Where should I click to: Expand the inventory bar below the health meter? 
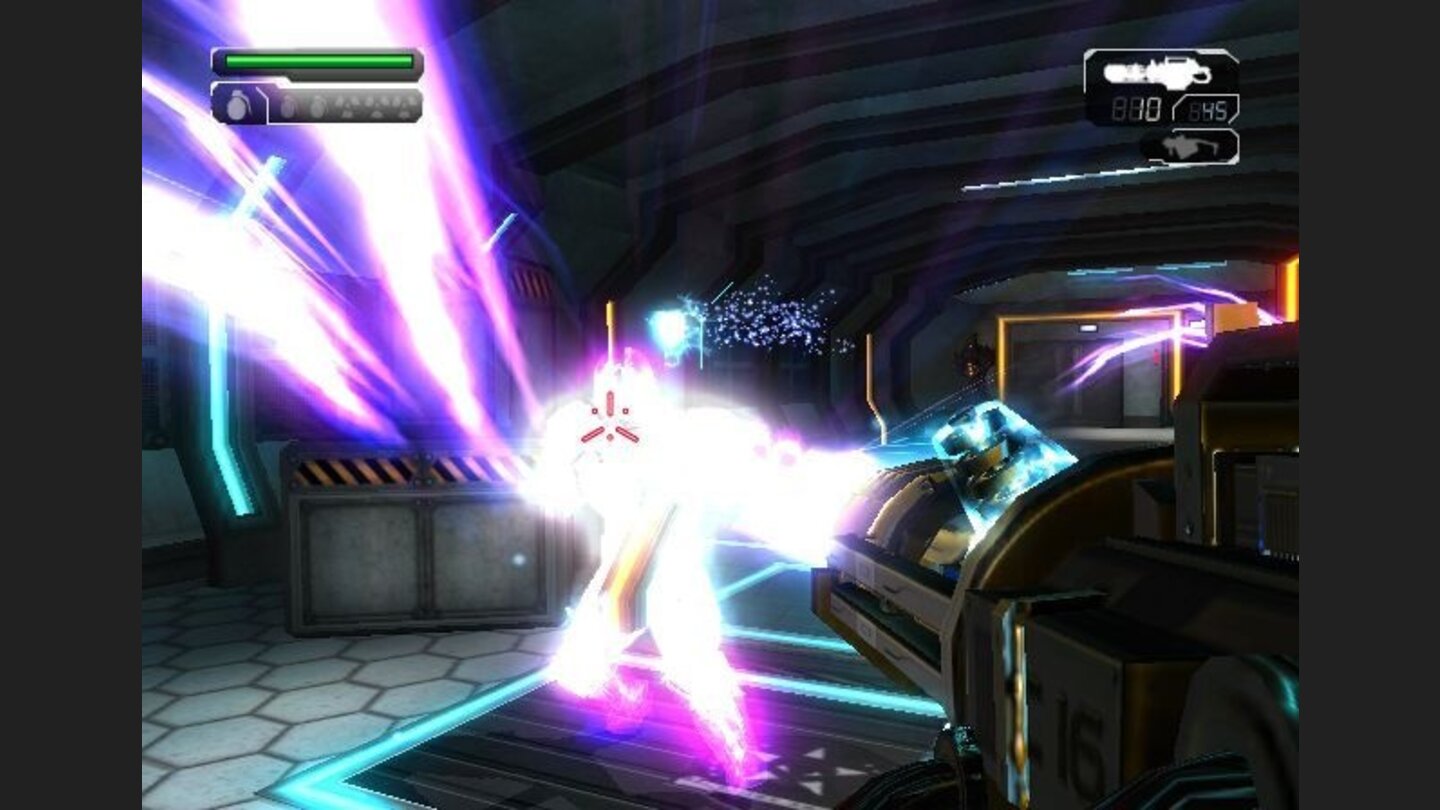[x=320, y=105]
